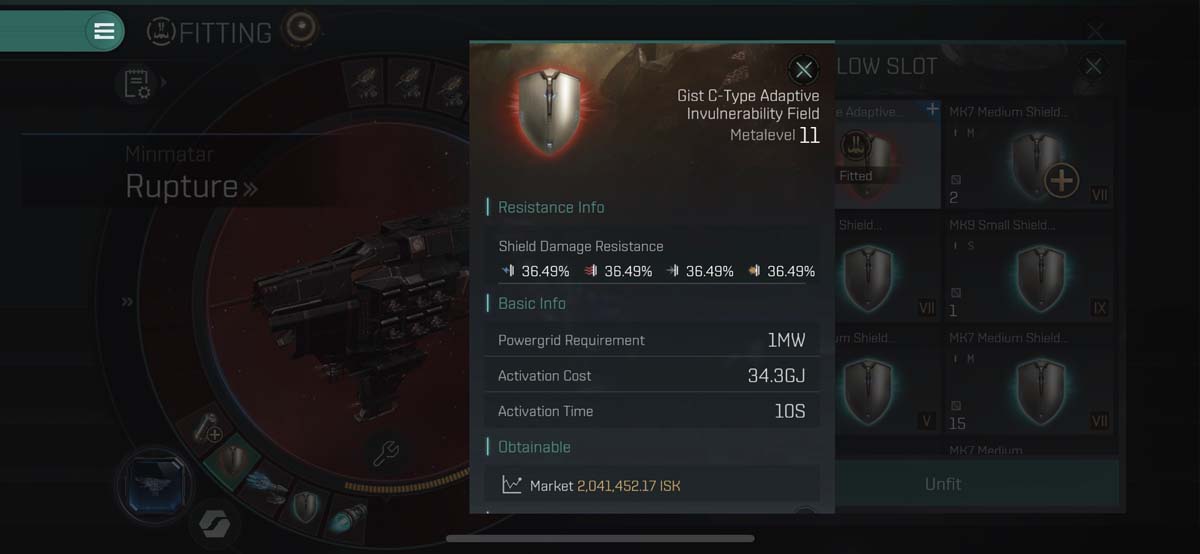The image size is (1200, 554).
Task: Open the hamburger menu
Action: point(104,31)
